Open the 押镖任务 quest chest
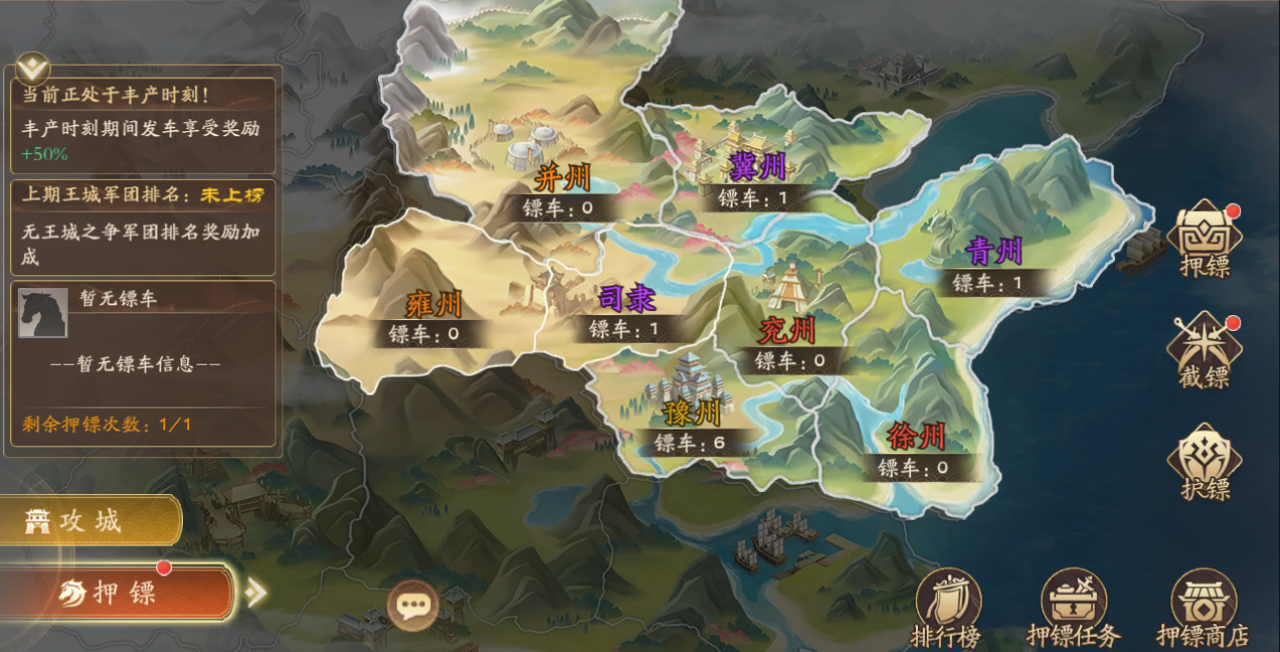 (1073, 607)
